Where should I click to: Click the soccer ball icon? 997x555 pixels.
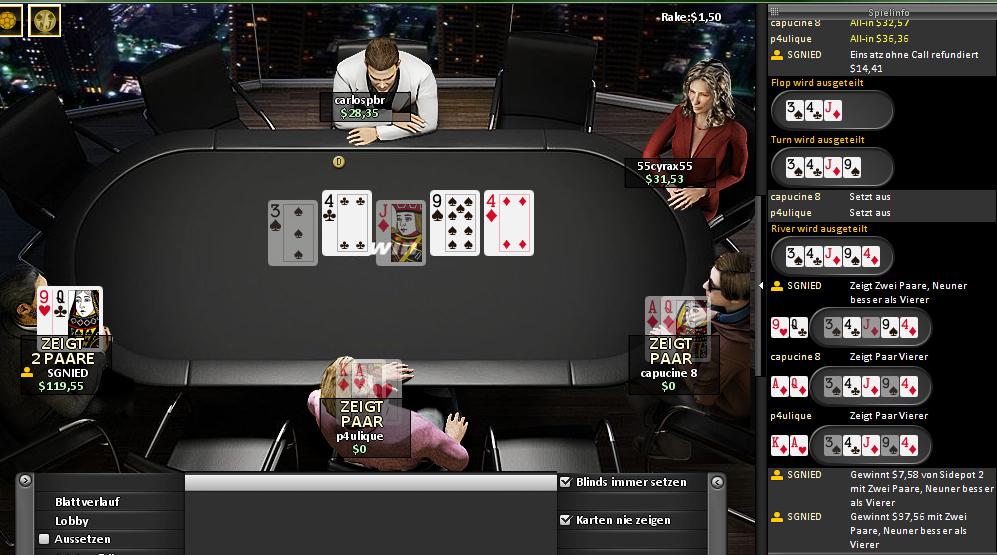(x=8, y=19)
